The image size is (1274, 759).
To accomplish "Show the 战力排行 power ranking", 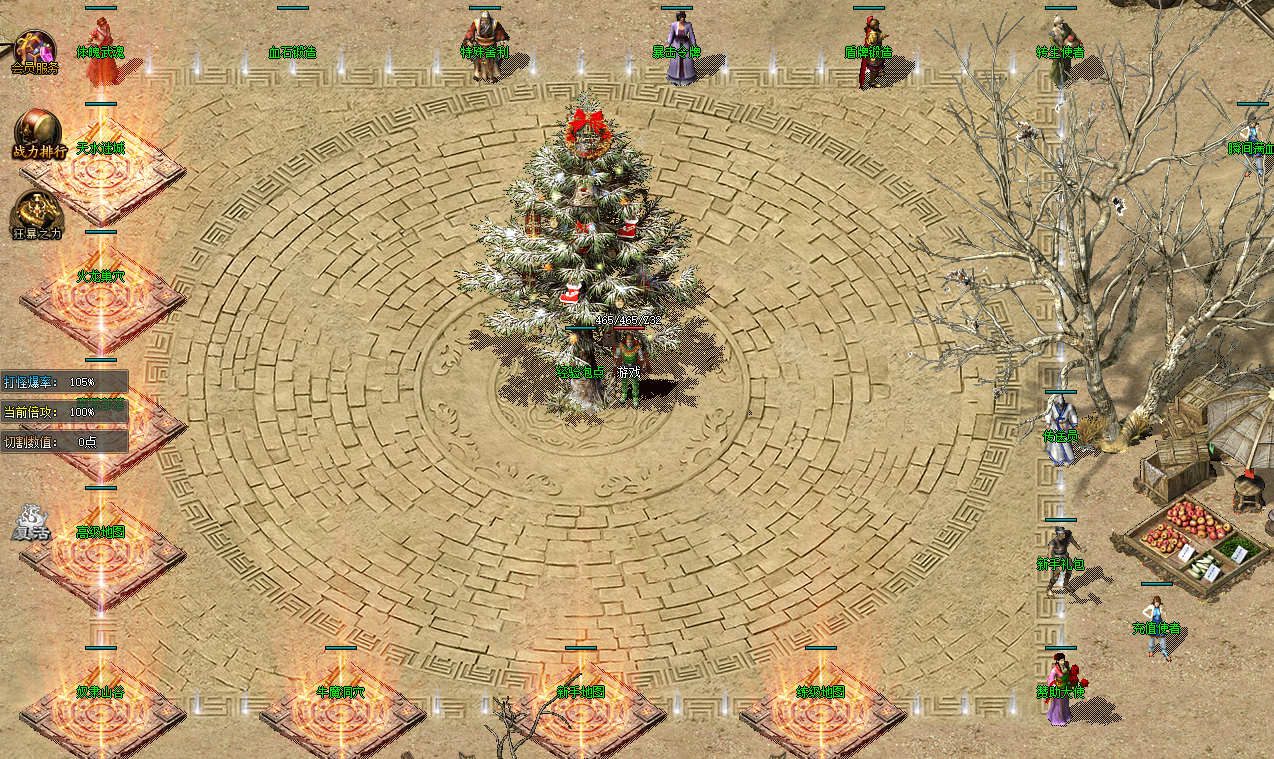I will 38,134.
